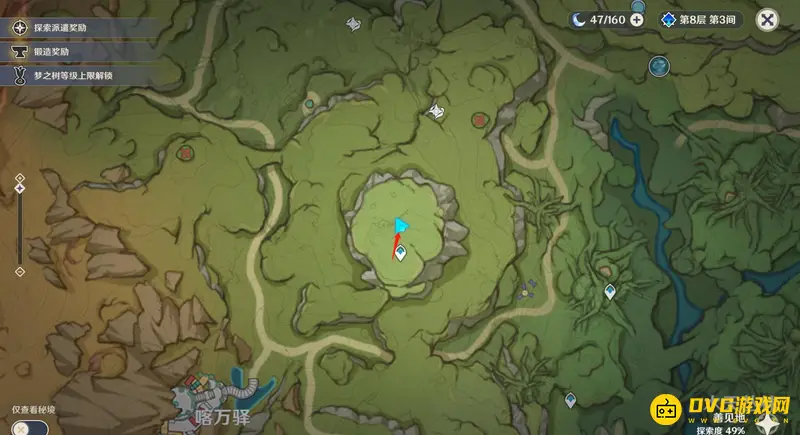Select the teleport waypoint at the bottom edge
Screen dimensions: 800x435
point(570,399)
